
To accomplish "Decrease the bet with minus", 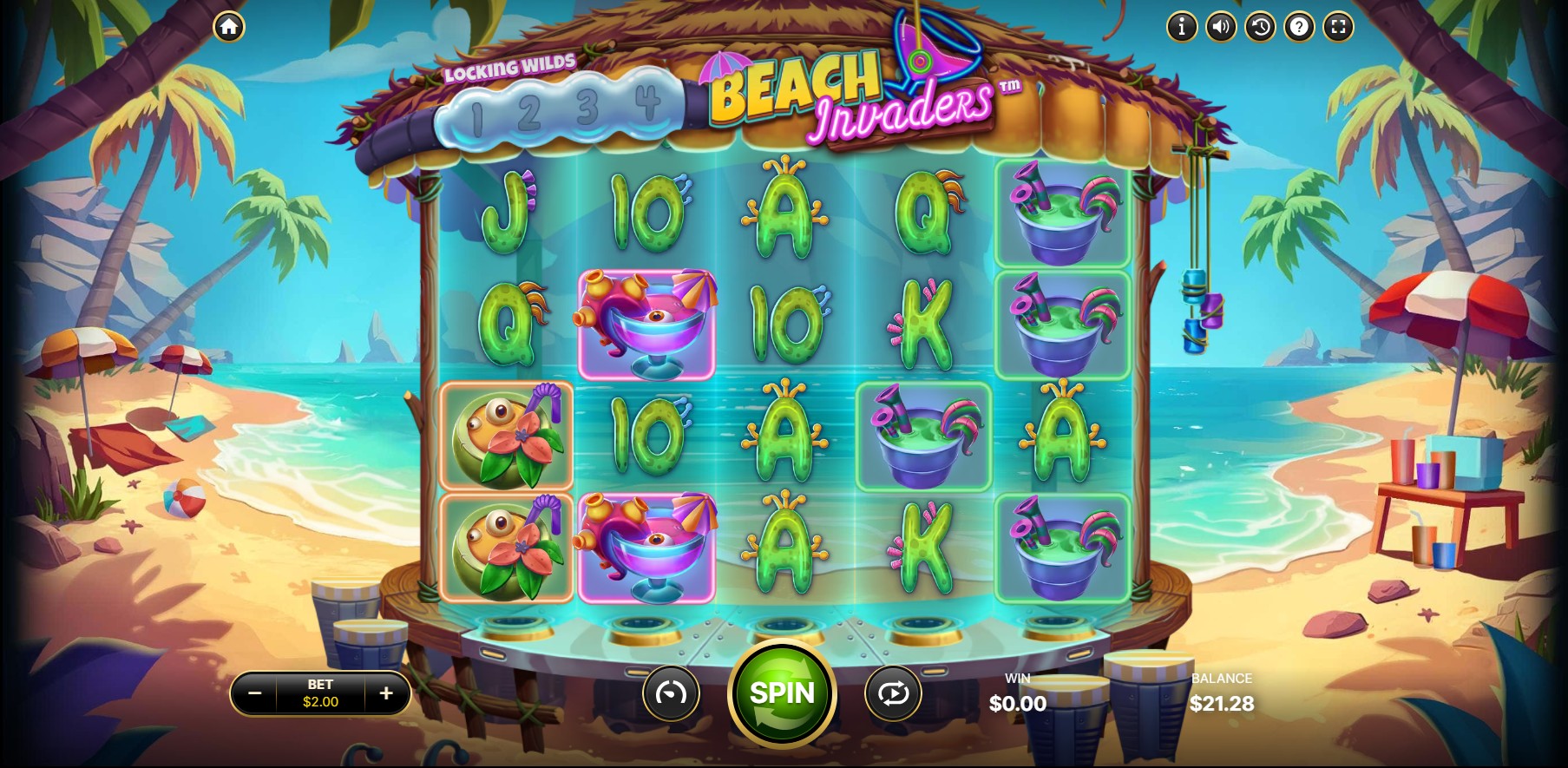I will point(254,693).
